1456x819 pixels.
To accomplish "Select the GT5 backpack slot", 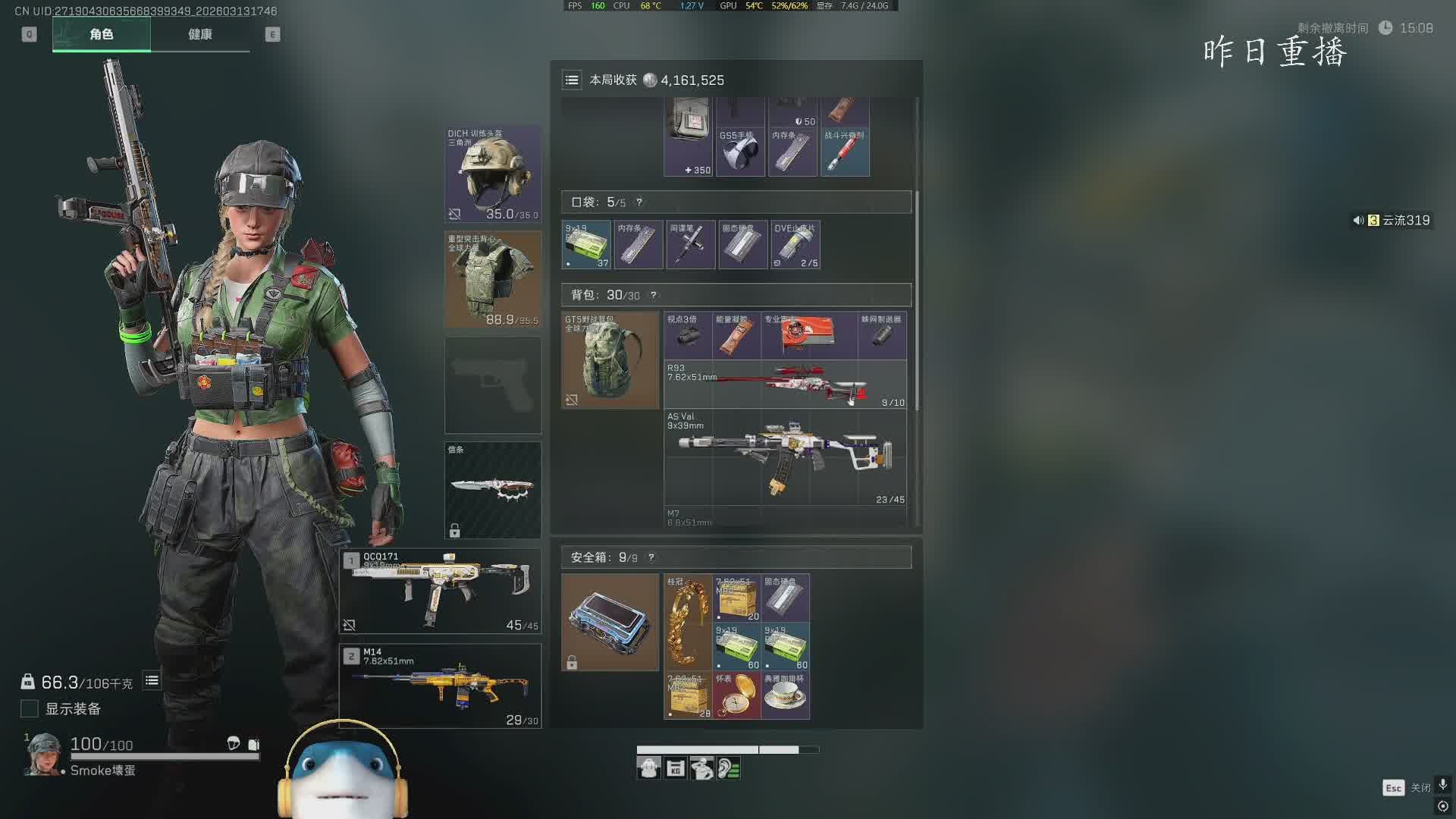I will [610, 360].
